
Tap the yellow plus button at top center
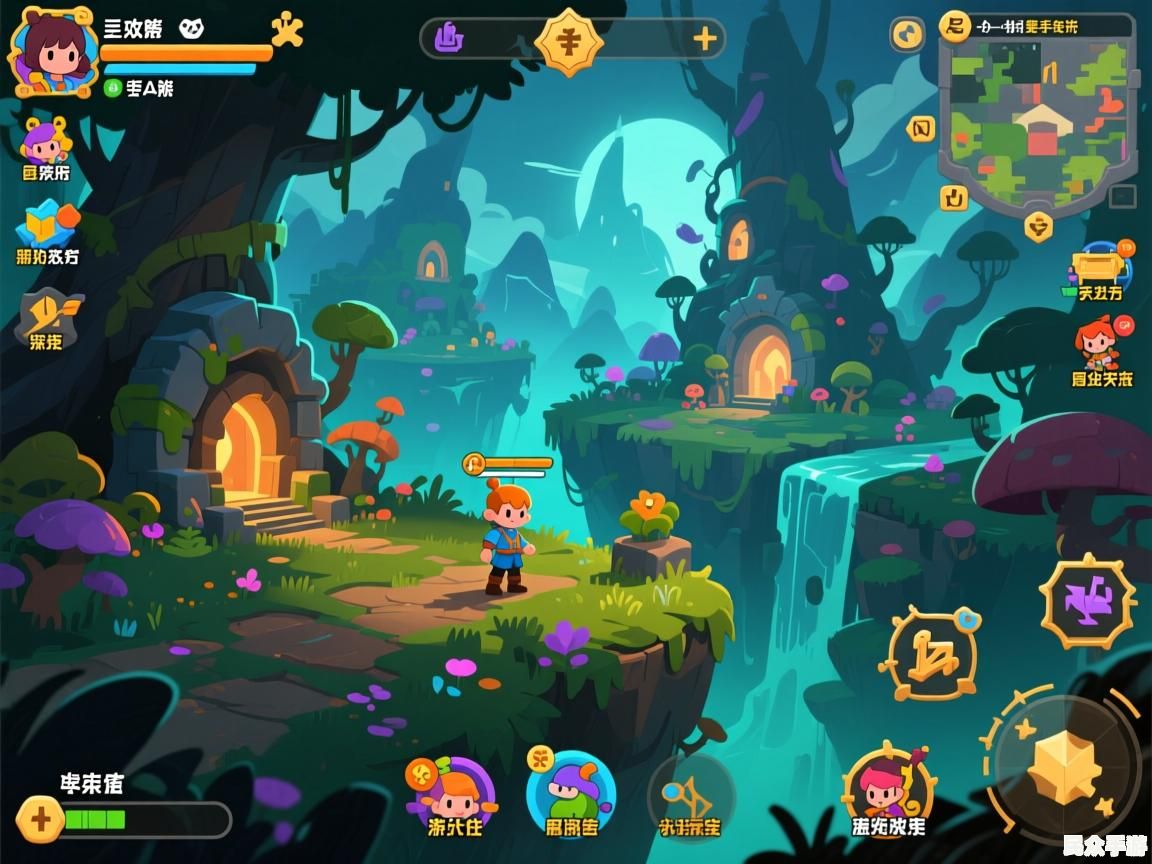pos(705,39)
